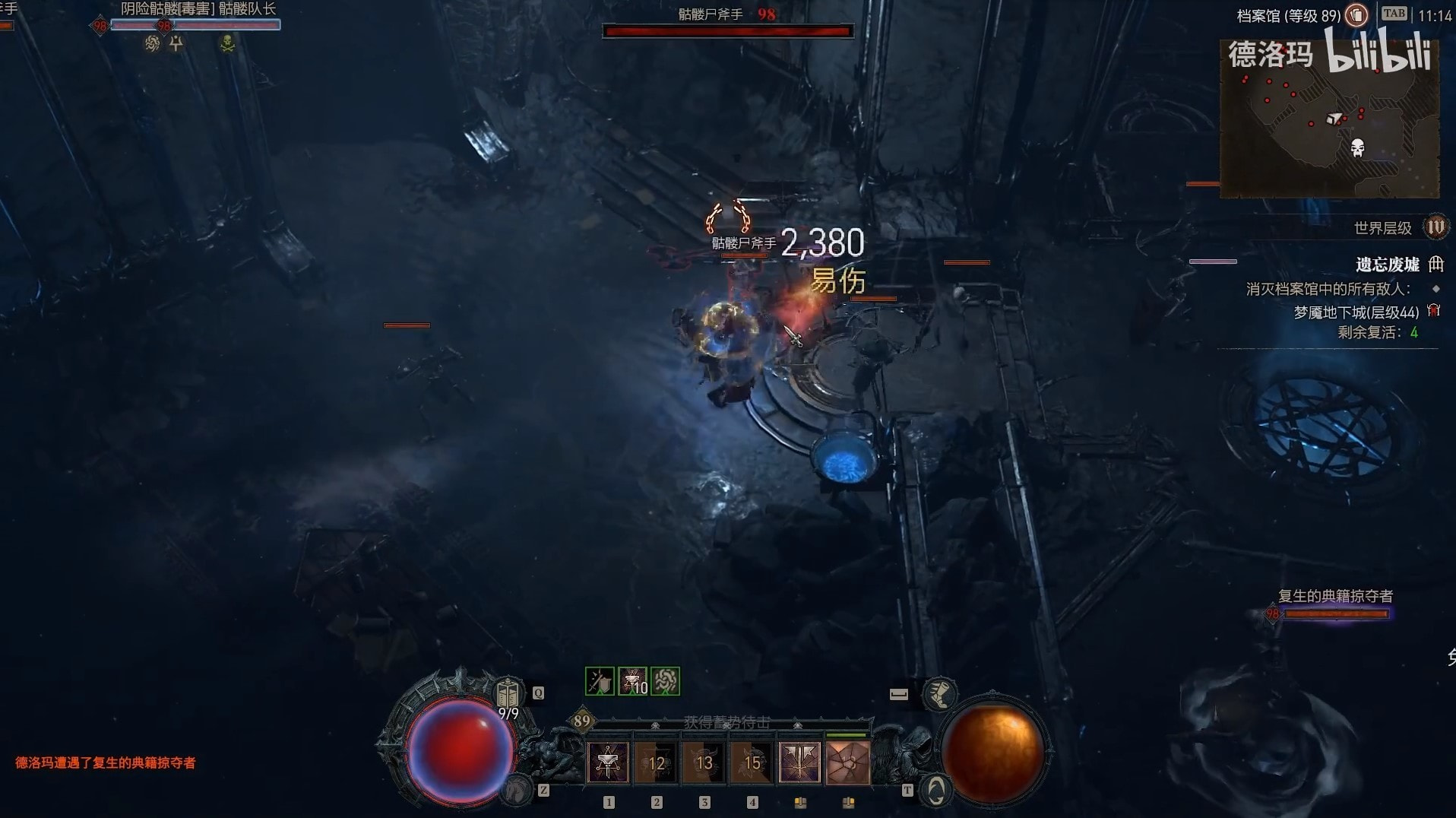Click the level 89 badge

pyautogui.click(x=582, y=721)
